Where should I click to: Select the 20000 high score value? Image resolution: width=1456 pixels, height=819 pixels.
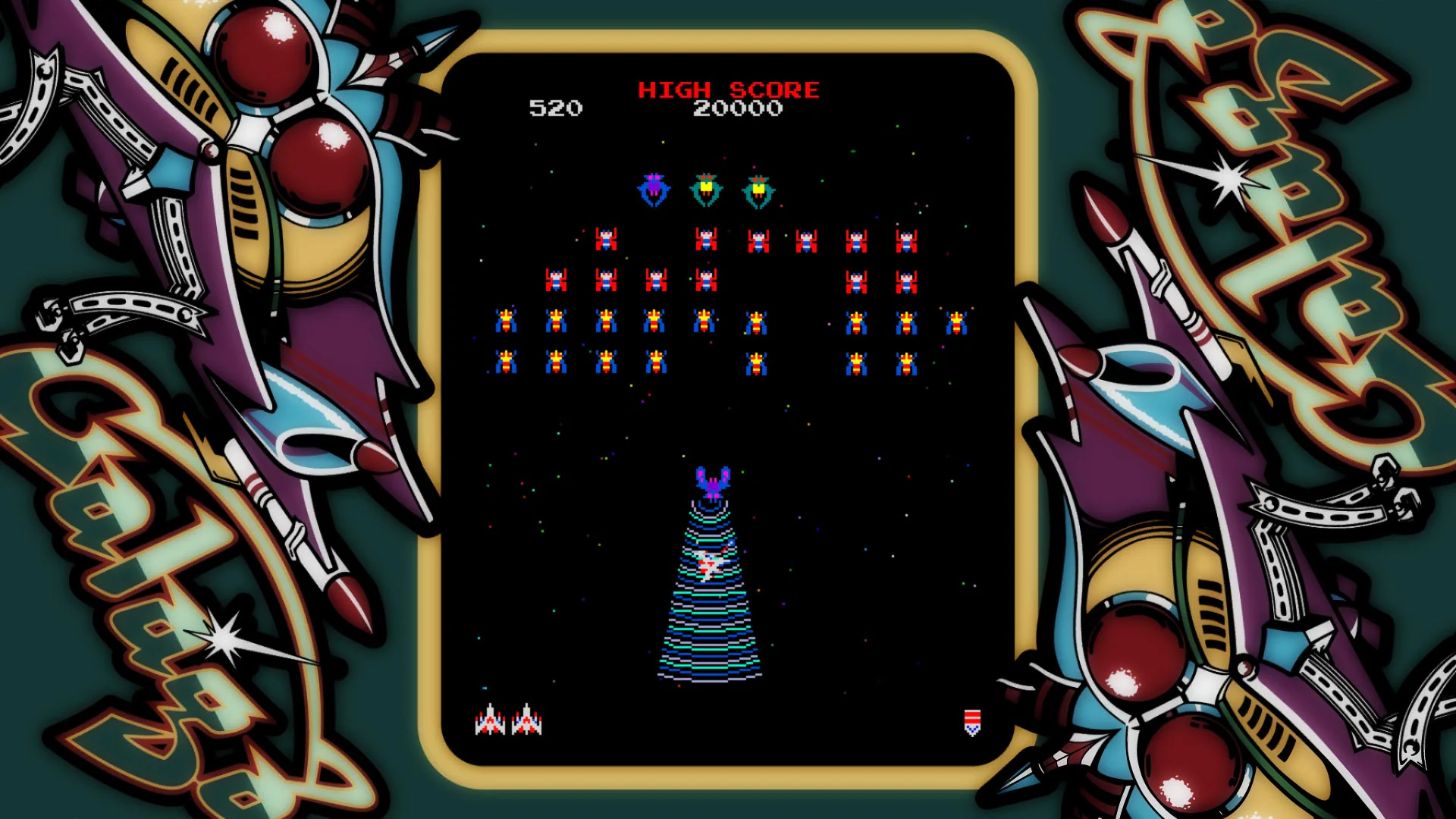click(x=738, y=109)
